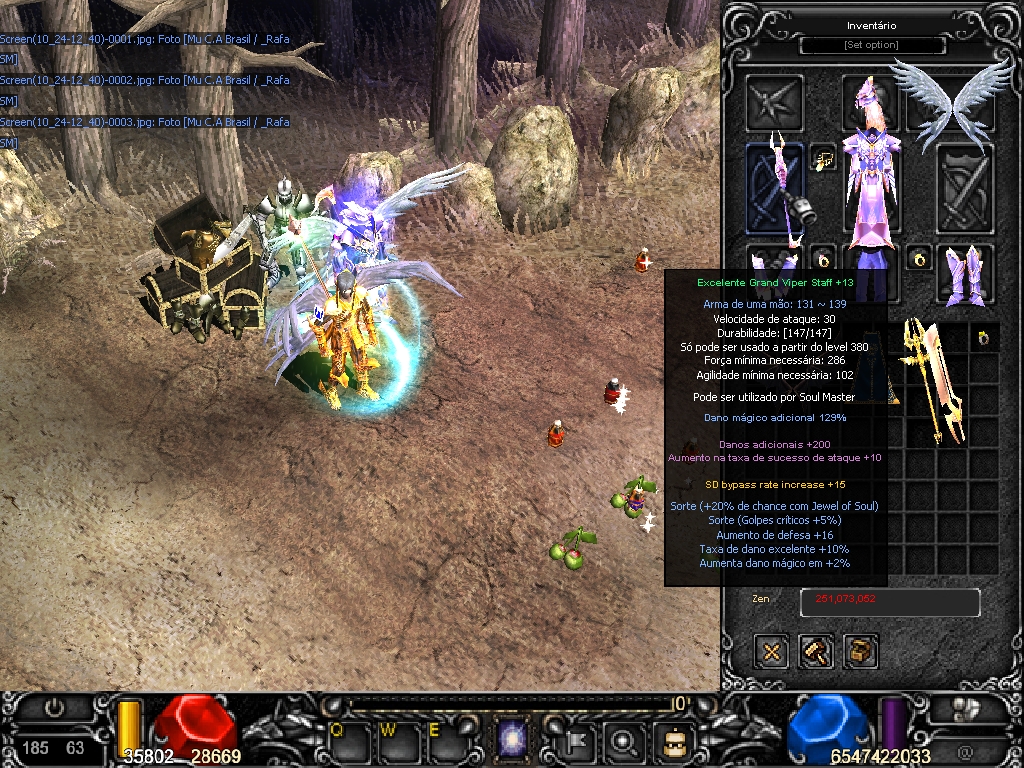The image size is (1024, 768).
Task: Click the power button on the HUD
Action: (54, 708)
